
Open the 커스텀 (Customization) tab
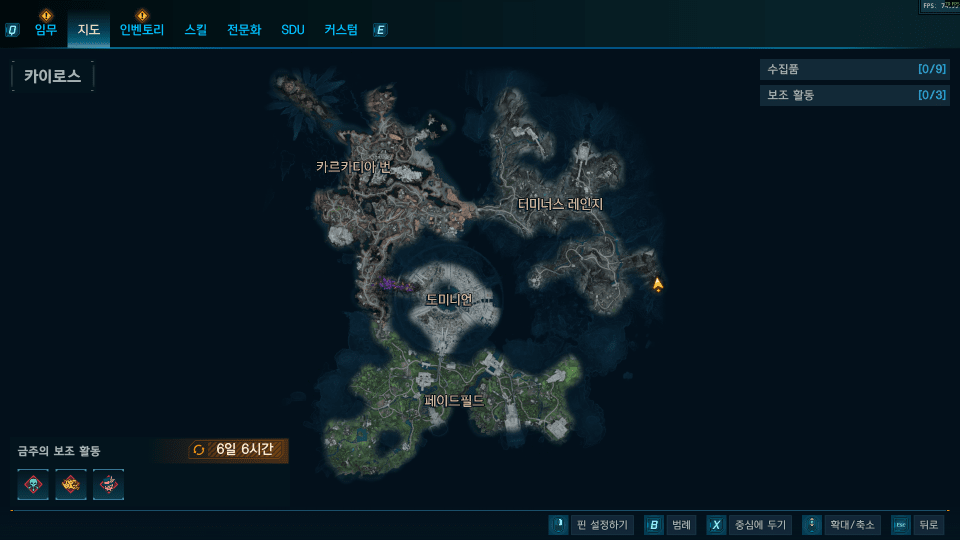coord(341,30)
